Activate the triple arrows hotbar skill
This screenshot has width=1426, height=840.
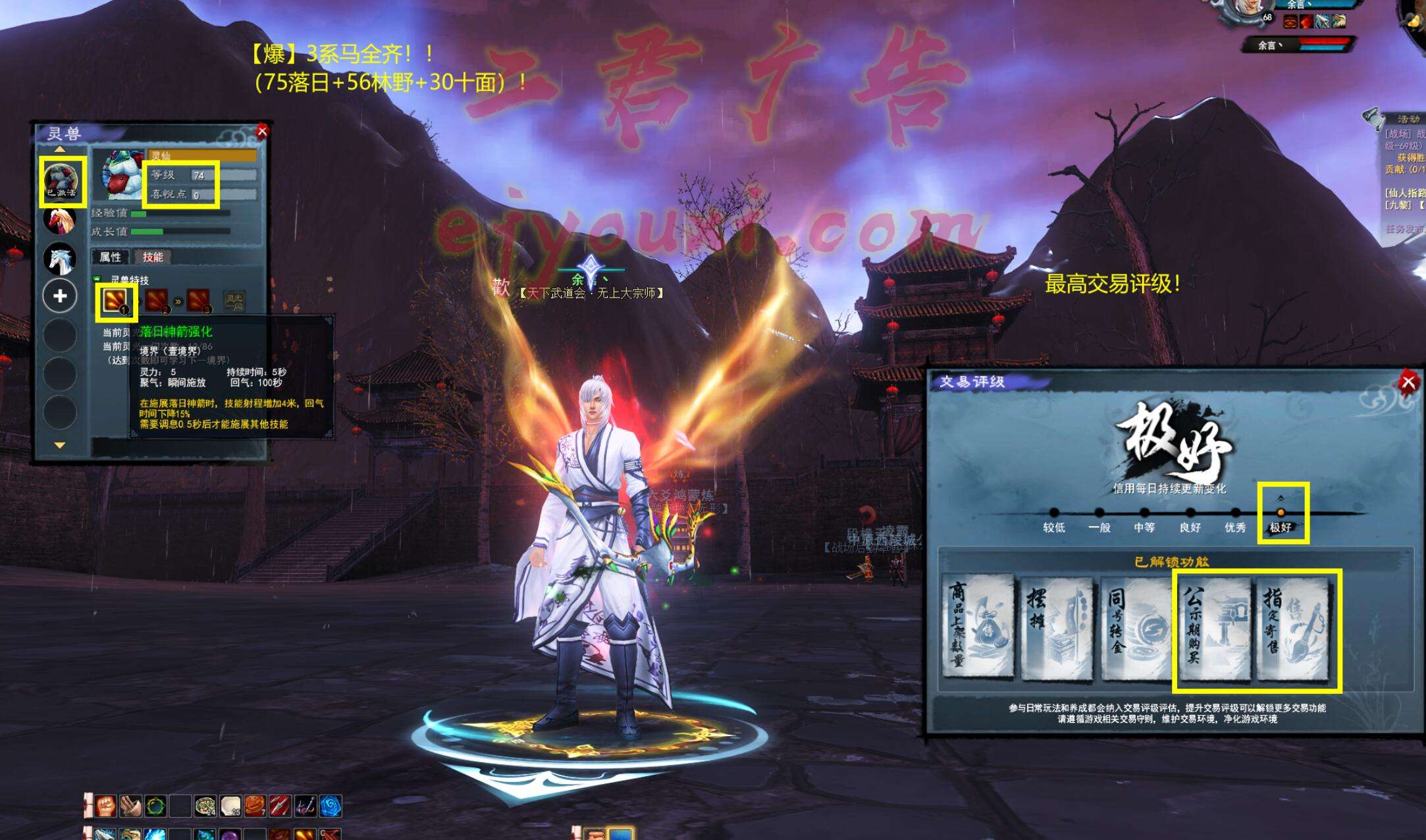pyautogui.click(x=280, y=806)
